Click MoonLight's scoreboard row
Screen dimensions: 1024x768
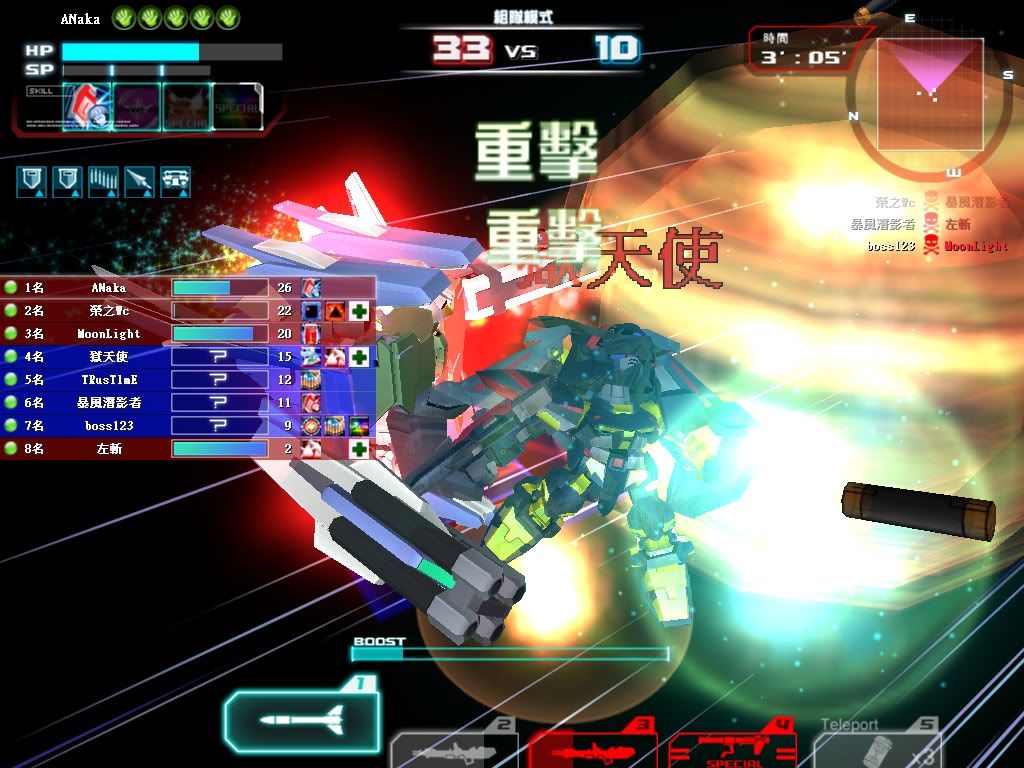point(150,334)
